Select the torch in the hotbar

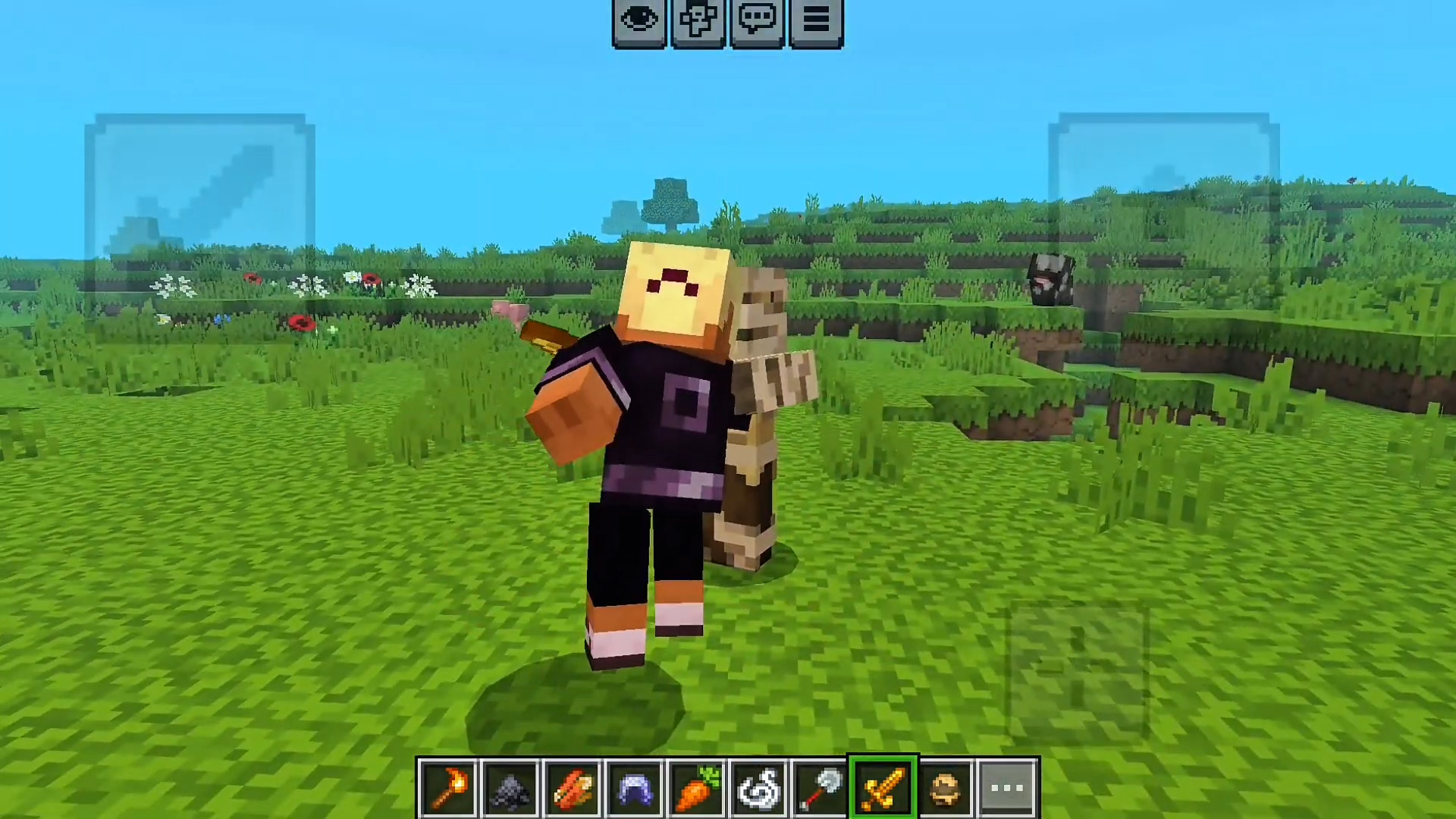[x=449, y=786]
